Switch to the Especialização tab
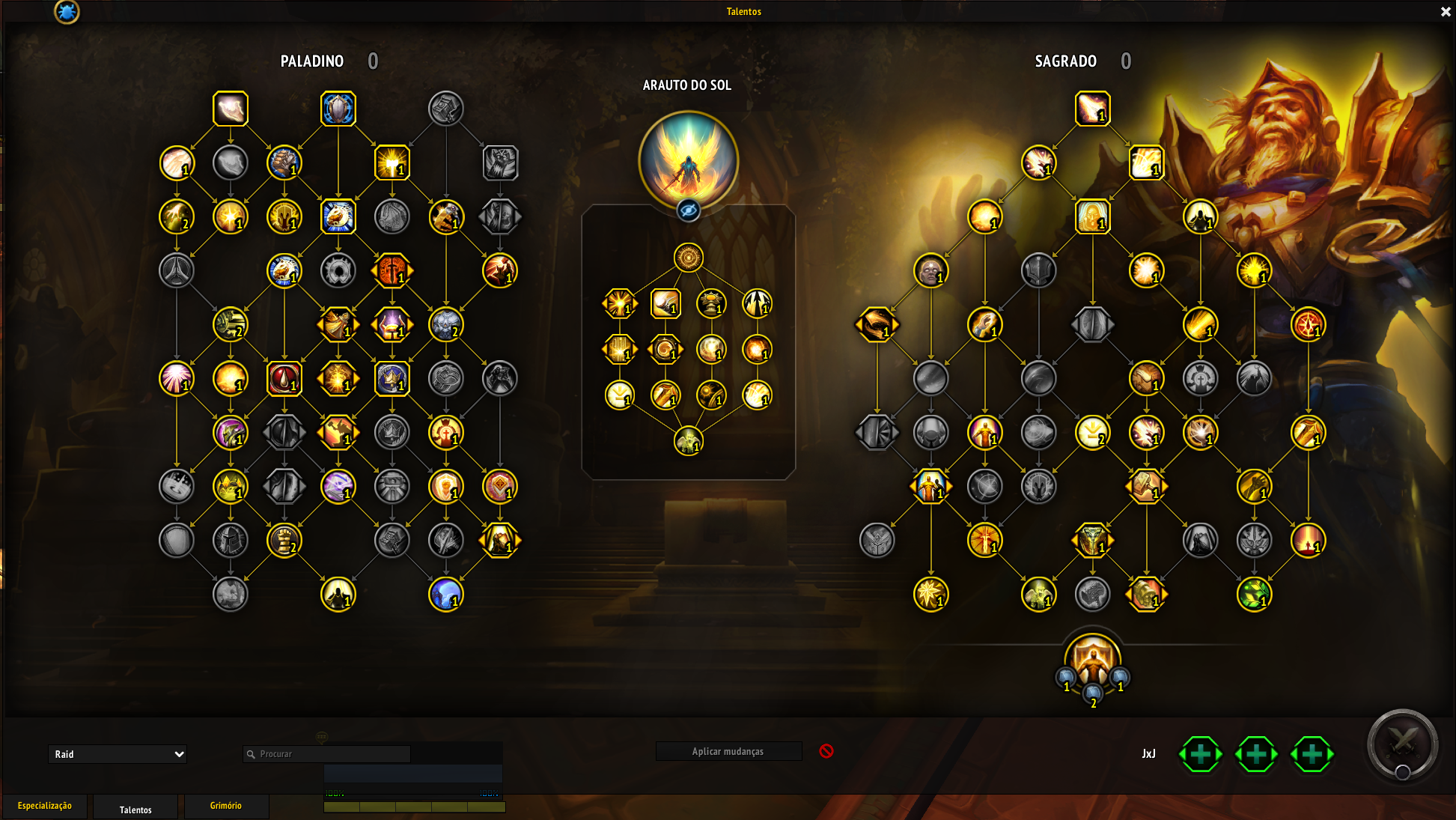The image size is (1456, 820). pos(45,806)
